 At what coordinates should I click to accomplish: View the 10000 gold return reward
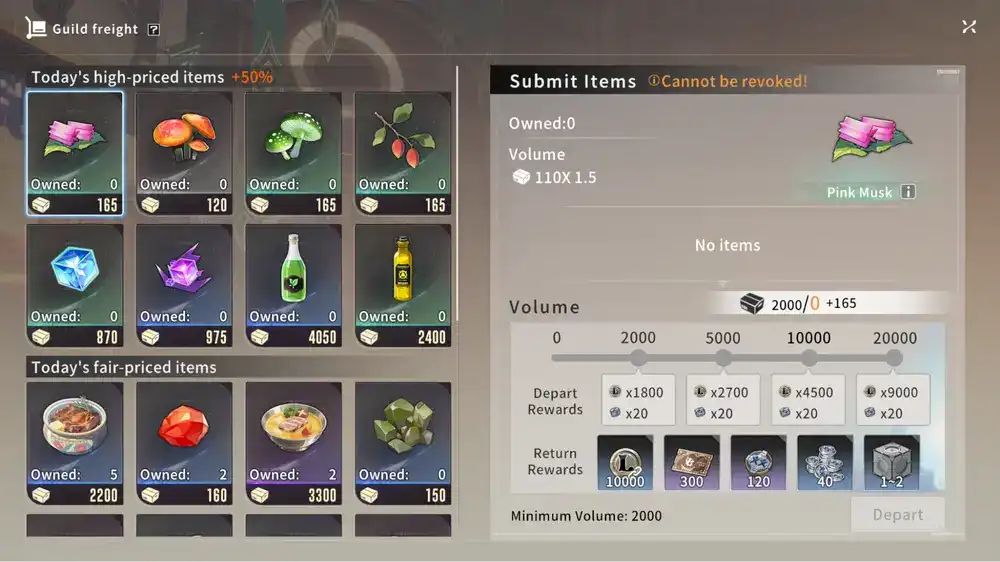tap(625, 462)
